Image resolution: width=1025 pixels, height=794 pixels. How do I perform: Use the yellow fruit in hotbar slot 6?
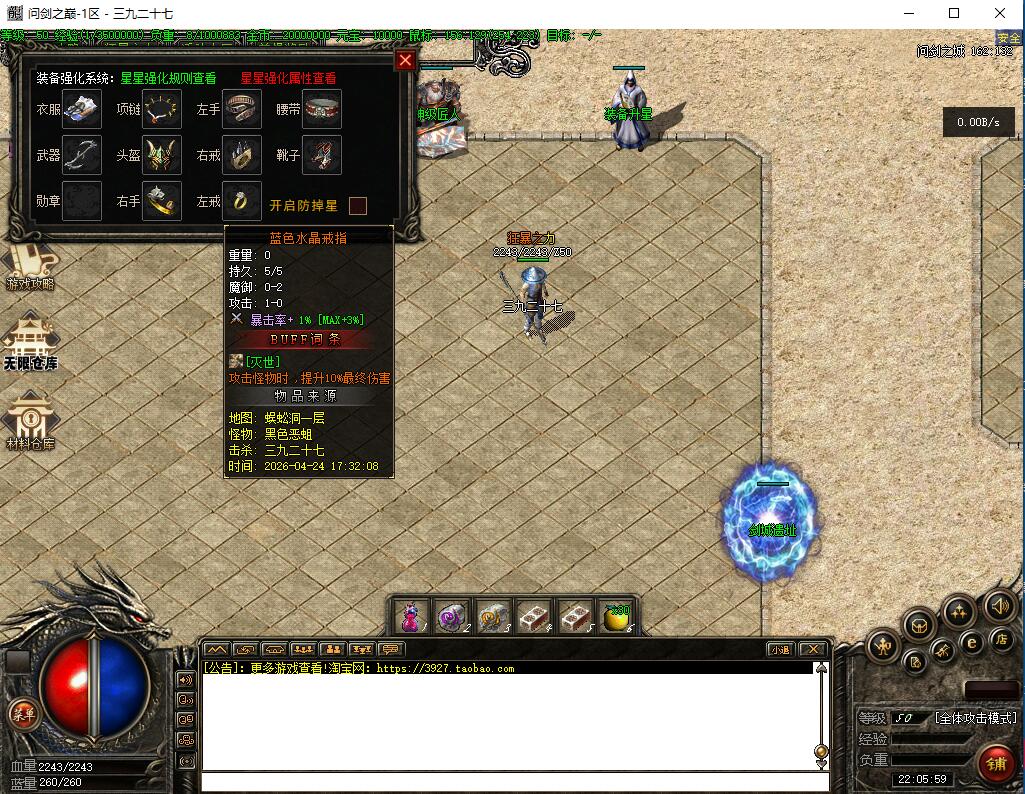(x=617, y=615)
